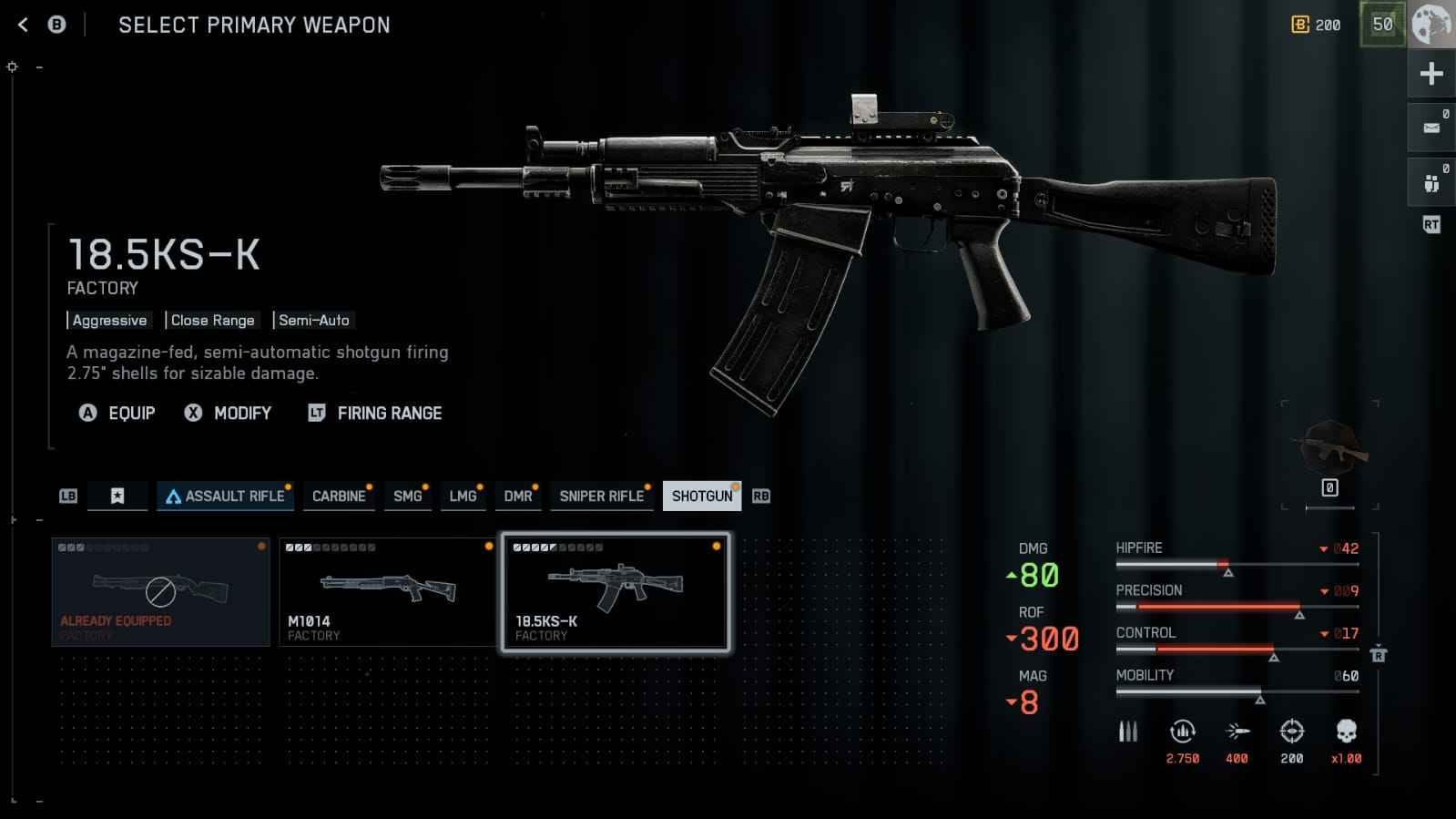Enter the Firing Range
Viewport: 1456px width, 819px height.
pos(375,413)
